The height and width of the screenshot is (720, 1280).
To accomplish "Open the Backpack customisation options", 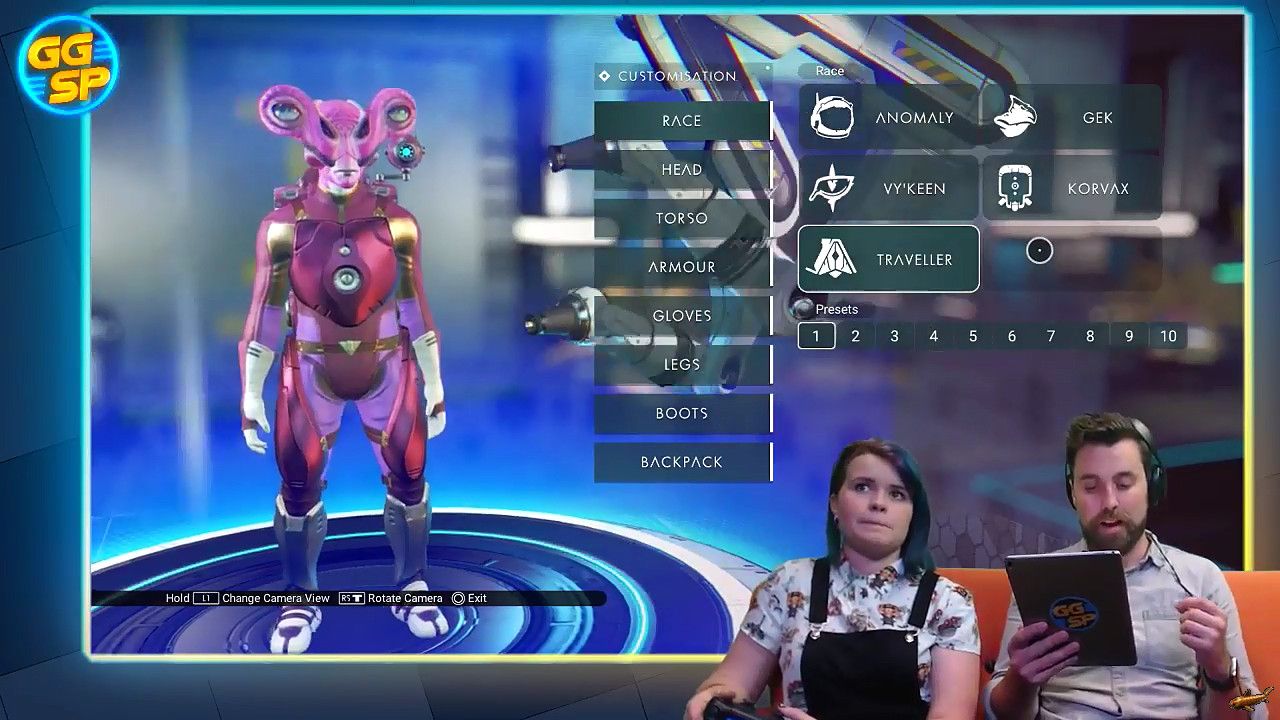I will [x=682, y=462].
